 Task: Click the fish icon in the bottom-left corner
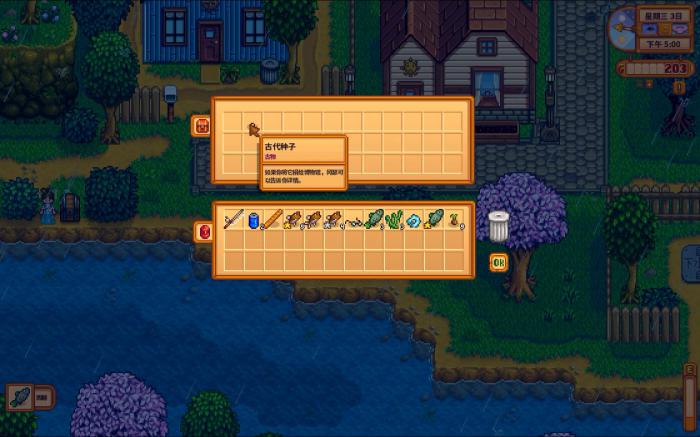pos(18,396)
